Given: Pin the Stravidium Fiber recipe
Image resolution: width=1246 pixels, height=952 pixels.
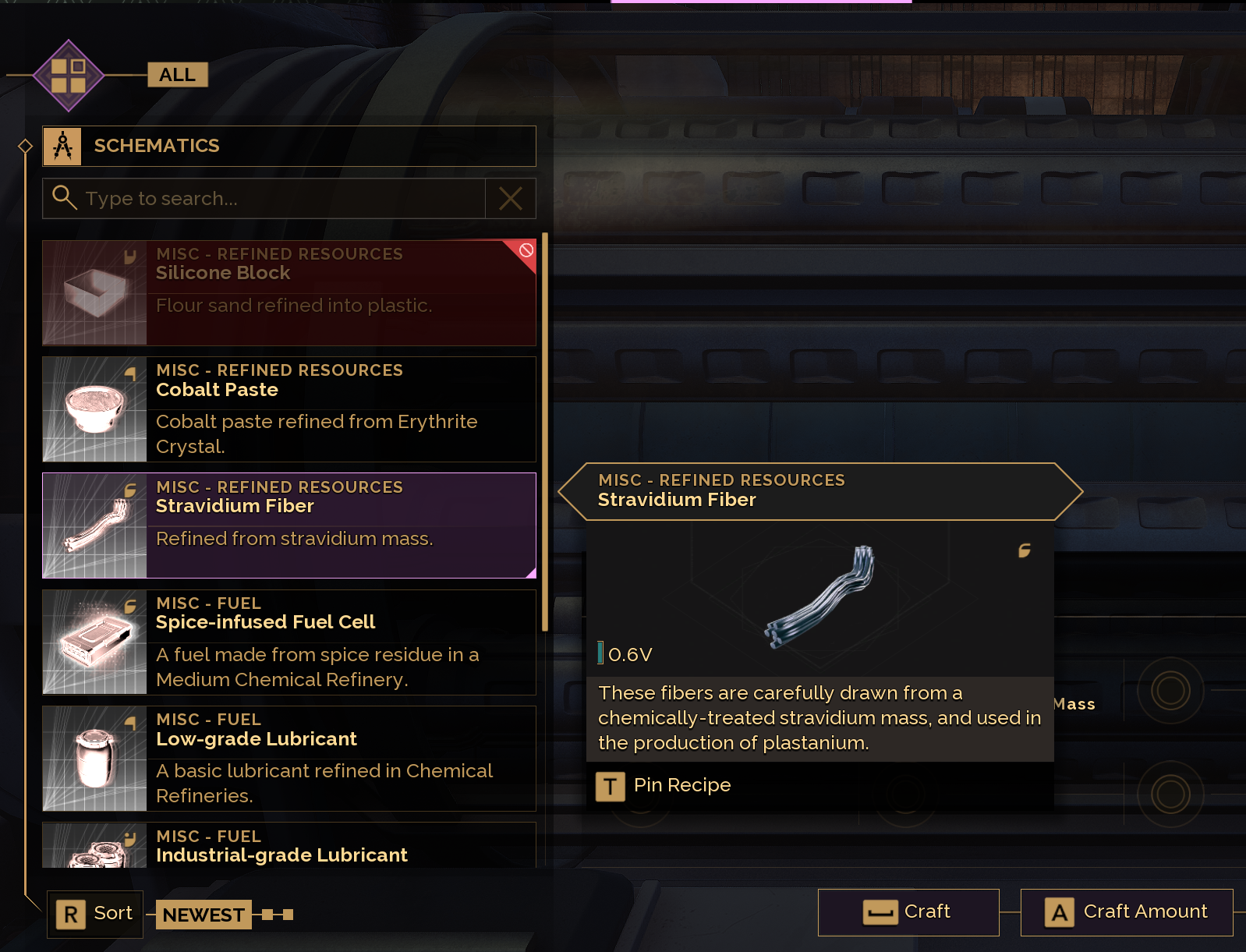Looking at the screenshot, I should point(664,786).
